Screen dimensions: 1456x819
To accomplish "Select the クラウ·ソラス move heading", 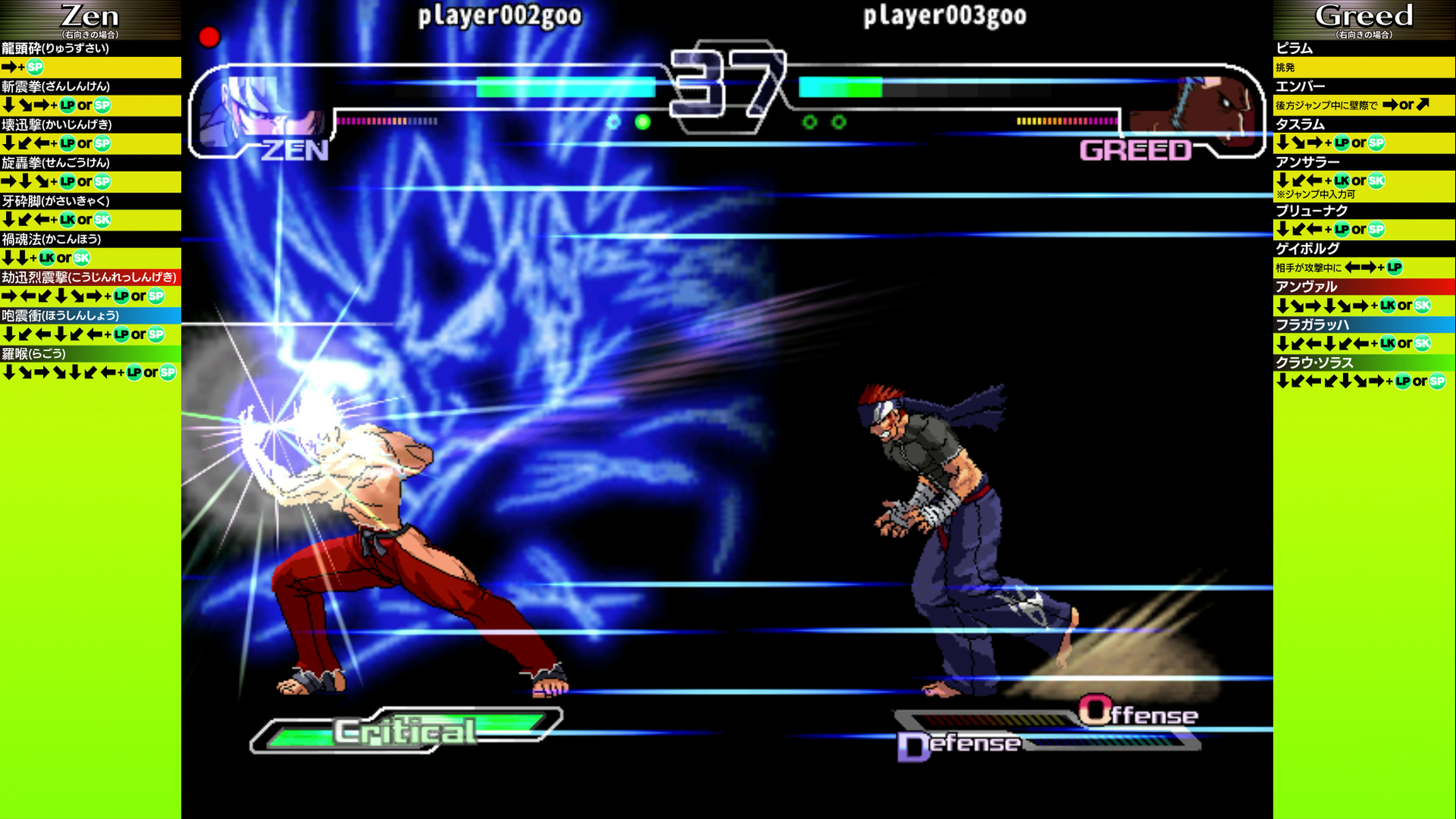I will 1313,363.
